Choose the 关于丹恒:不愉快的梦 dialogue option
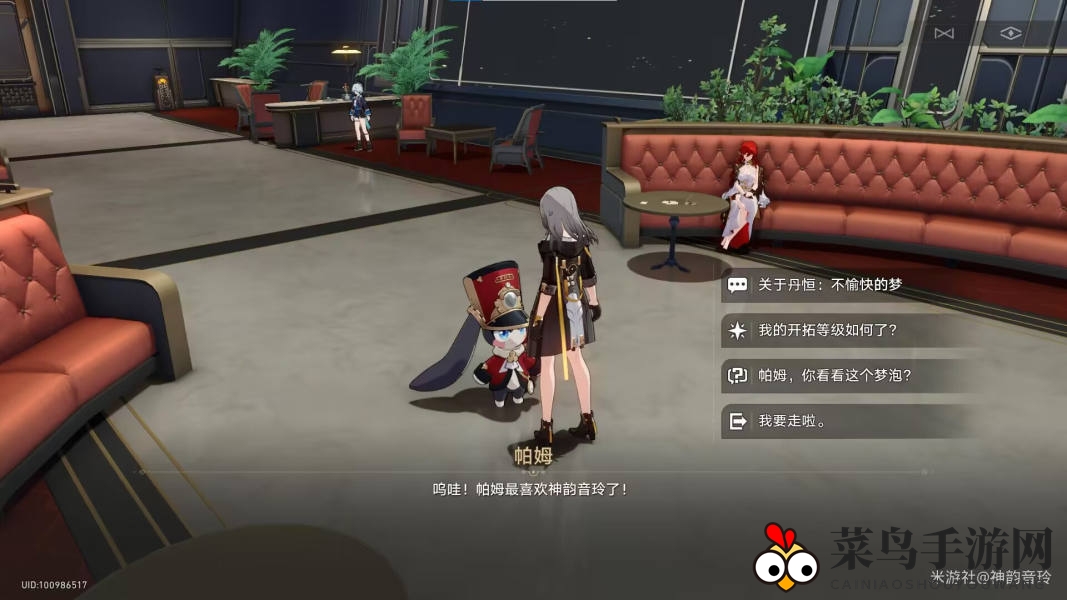Viewport: 1067px width, 600px height. tap(830, 285)
